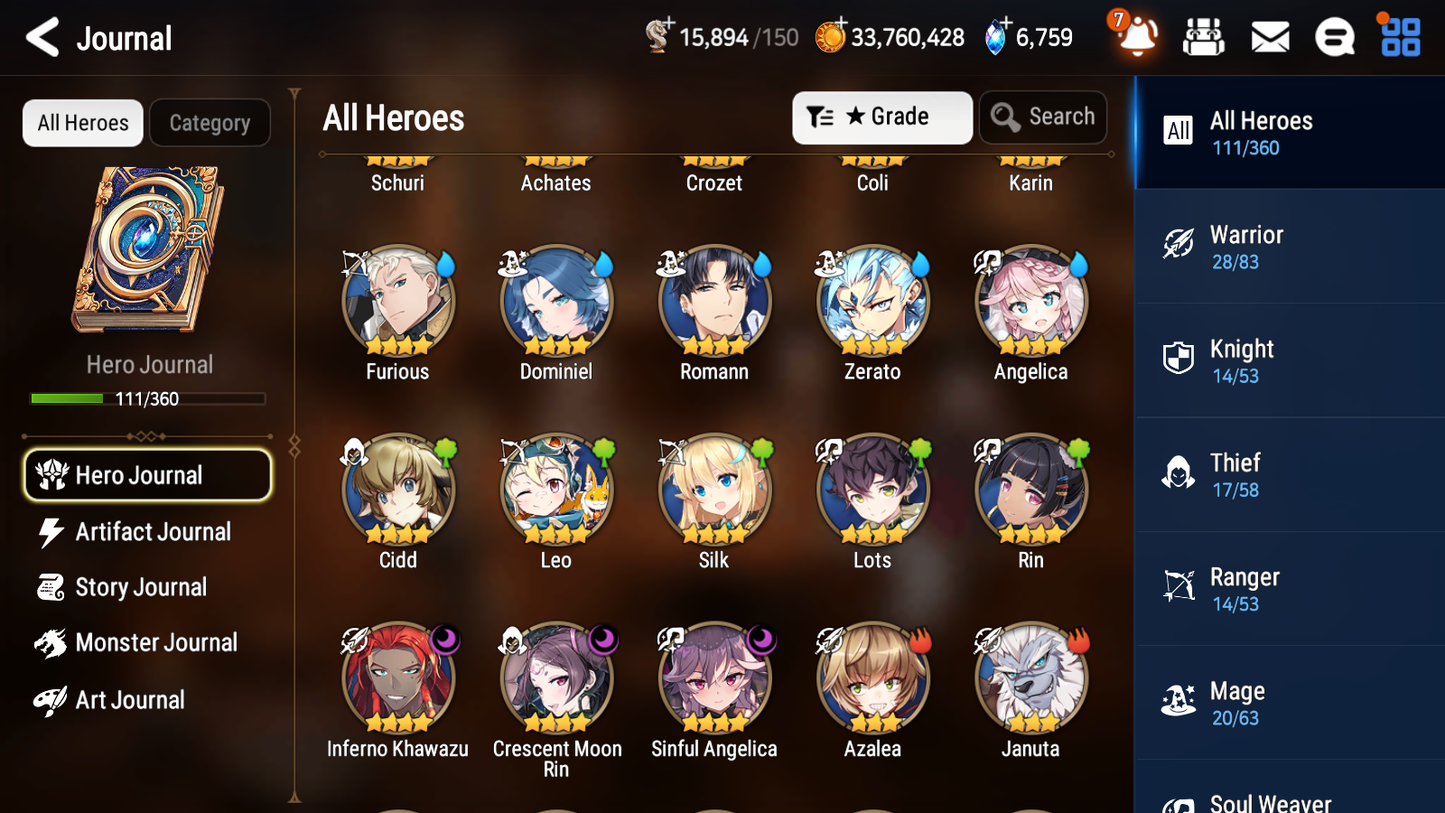Open the main menu grid icon

tap(1399, 36)
